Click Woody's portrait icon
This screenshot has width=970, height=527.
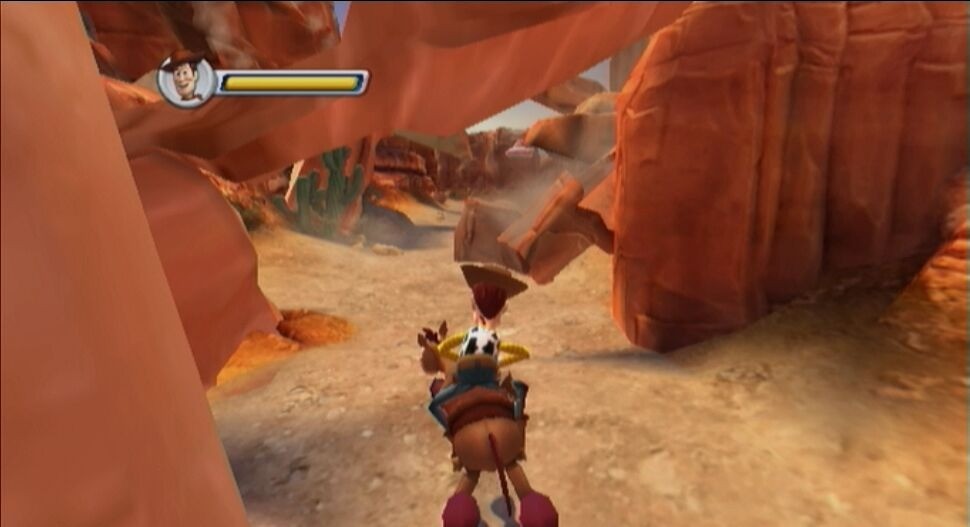click(x=186, y=81)
